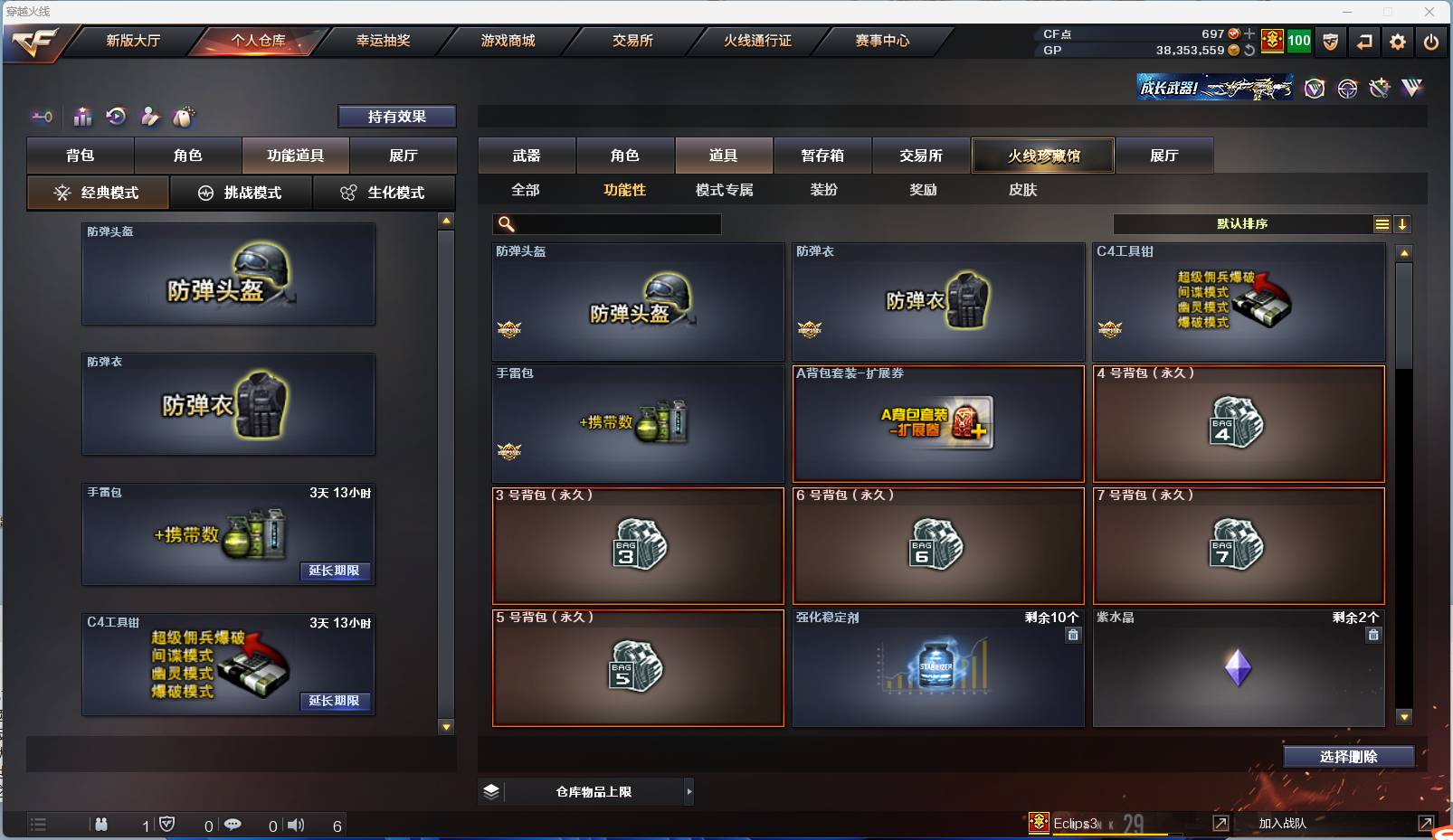Viewport: 1453px width, 840px height.
Task: Click the mouse/pet icon in the toolbar
Action: point(185,117)
